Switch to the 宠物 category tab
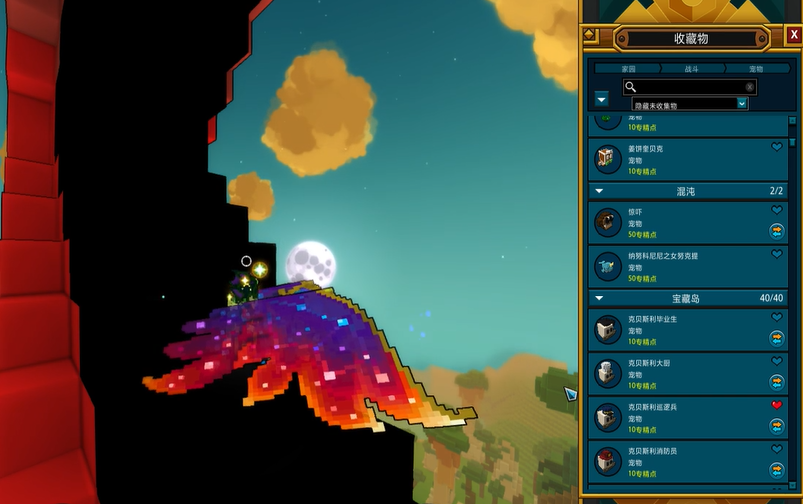Image resolution: width=803 pixels, height=504 pixels. 756,69
